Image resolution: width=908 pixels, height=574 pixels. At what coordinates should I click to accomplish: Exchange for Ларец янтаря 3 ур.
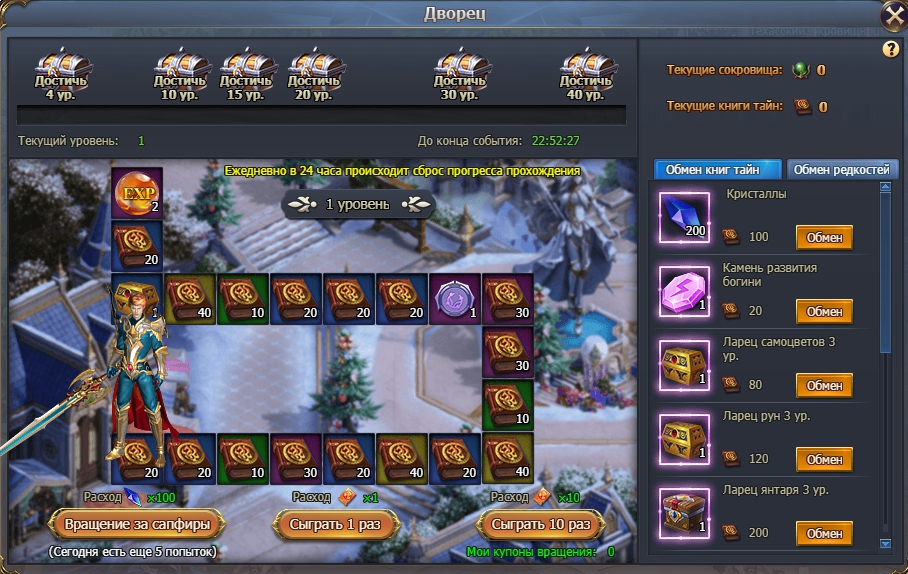824,533
